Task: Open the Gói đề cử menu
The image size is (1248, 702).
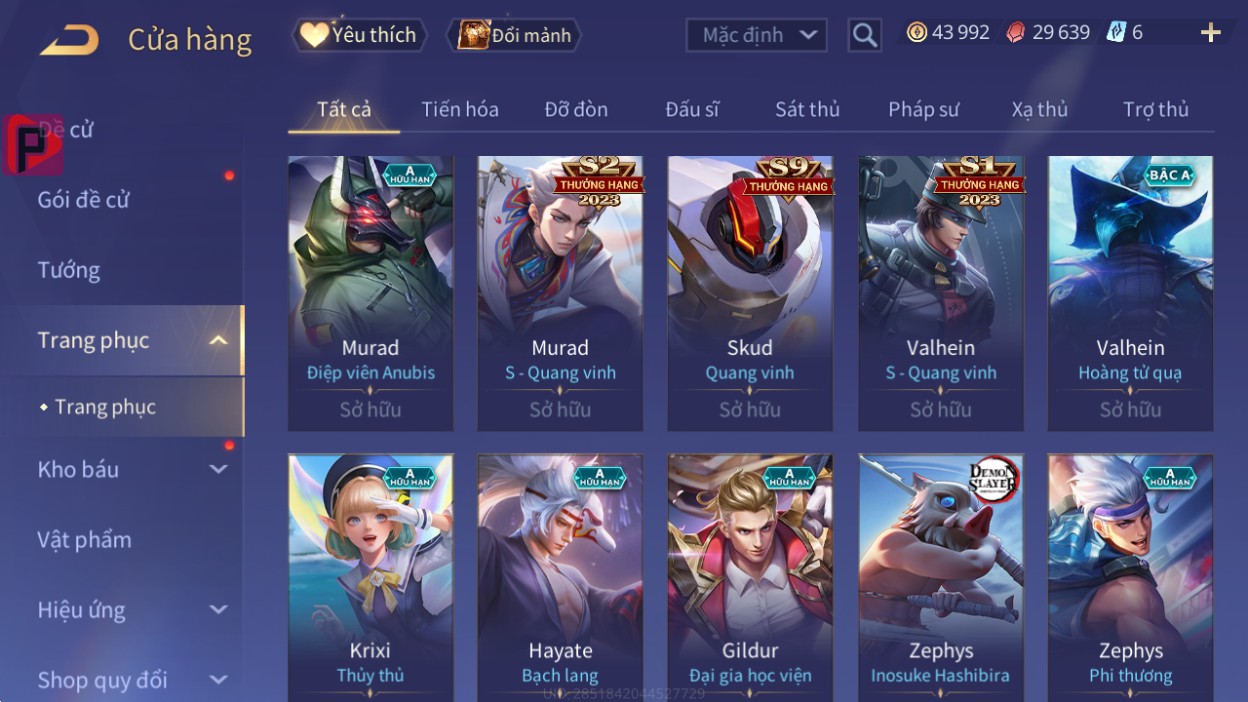Action: 84,199
